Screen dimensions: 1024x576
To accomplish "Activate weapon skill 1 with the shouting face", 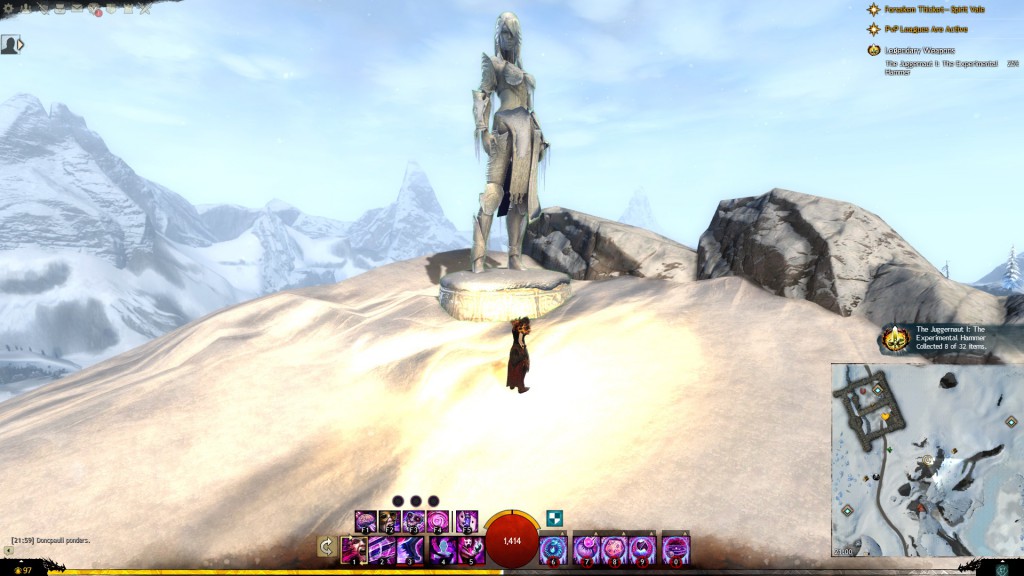I will point(353,550).
